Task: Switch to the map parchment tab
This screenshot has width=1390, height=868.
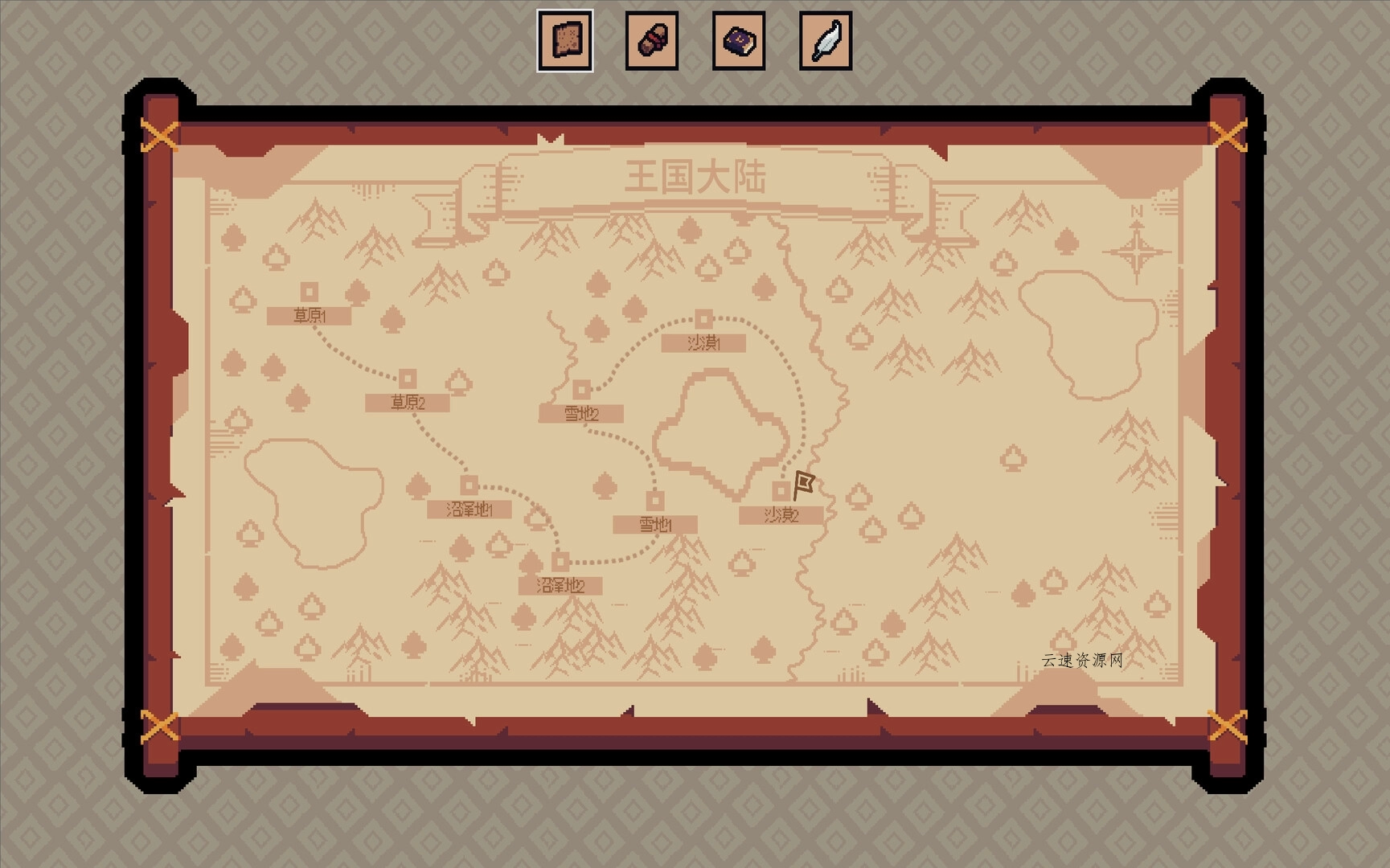Action: click(565, 41)
